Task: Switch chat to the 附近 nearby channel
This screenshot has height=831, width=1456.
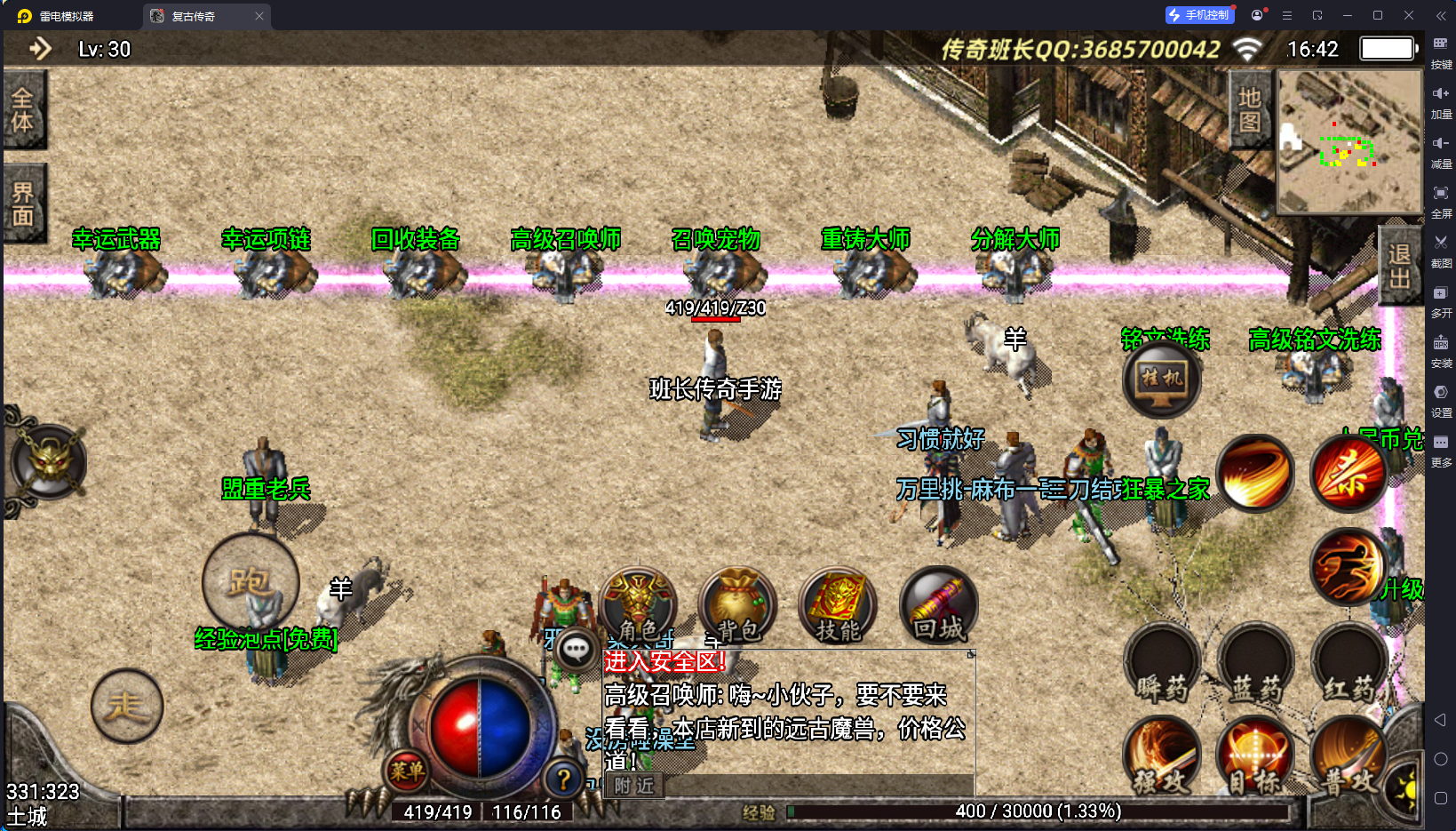Action: click(x=634, y=786)
